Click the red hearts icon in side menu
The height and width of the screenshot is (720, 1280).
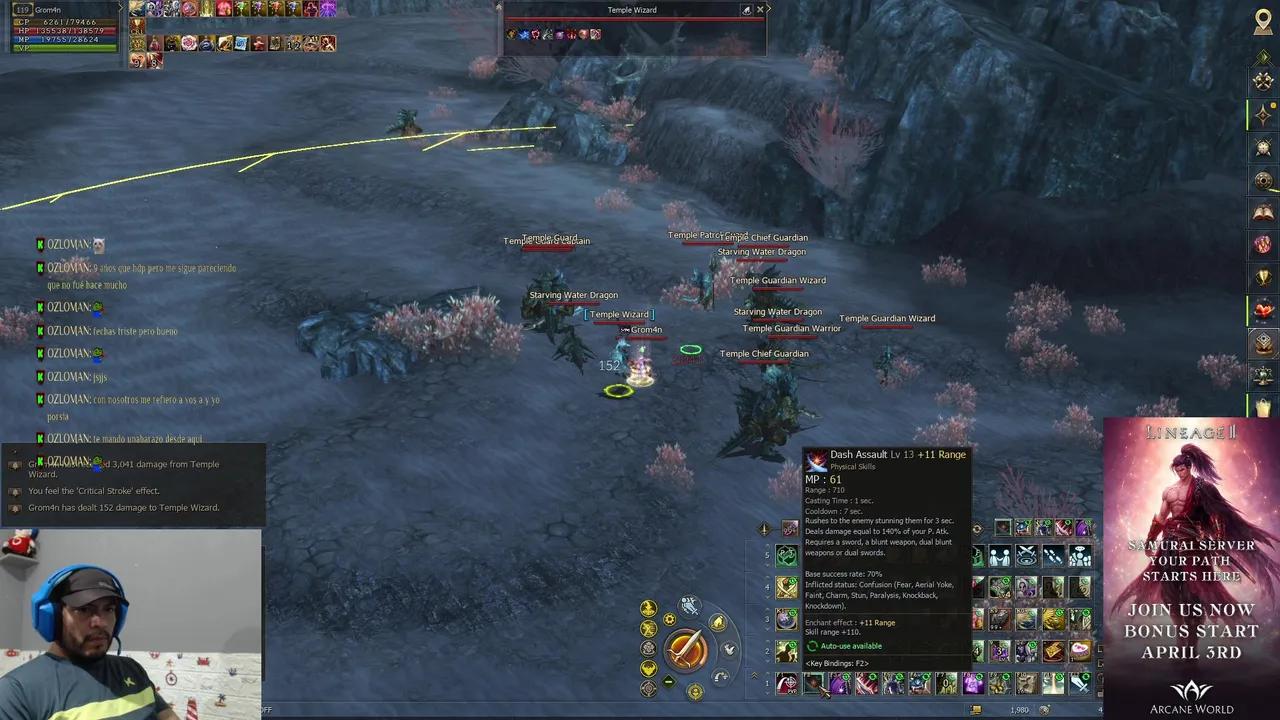(x=1263, y=311)
